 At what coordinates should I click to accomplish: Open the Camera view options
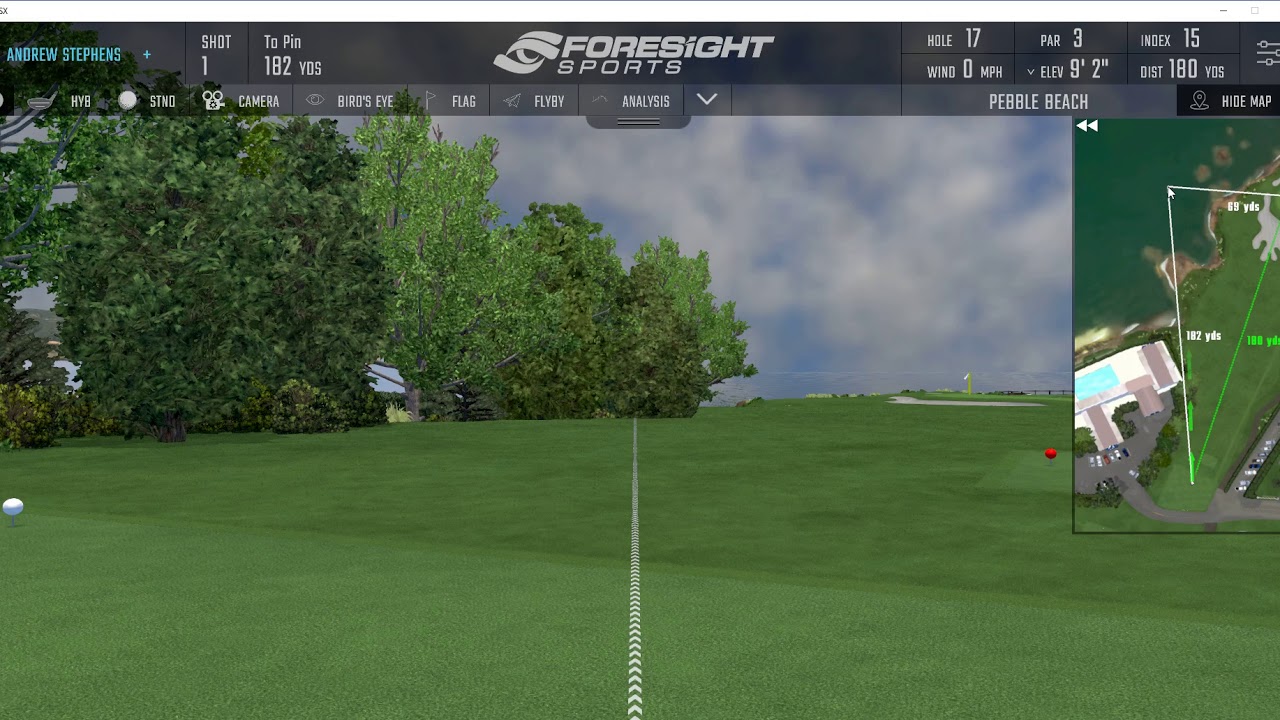click(x=241, y=101)
